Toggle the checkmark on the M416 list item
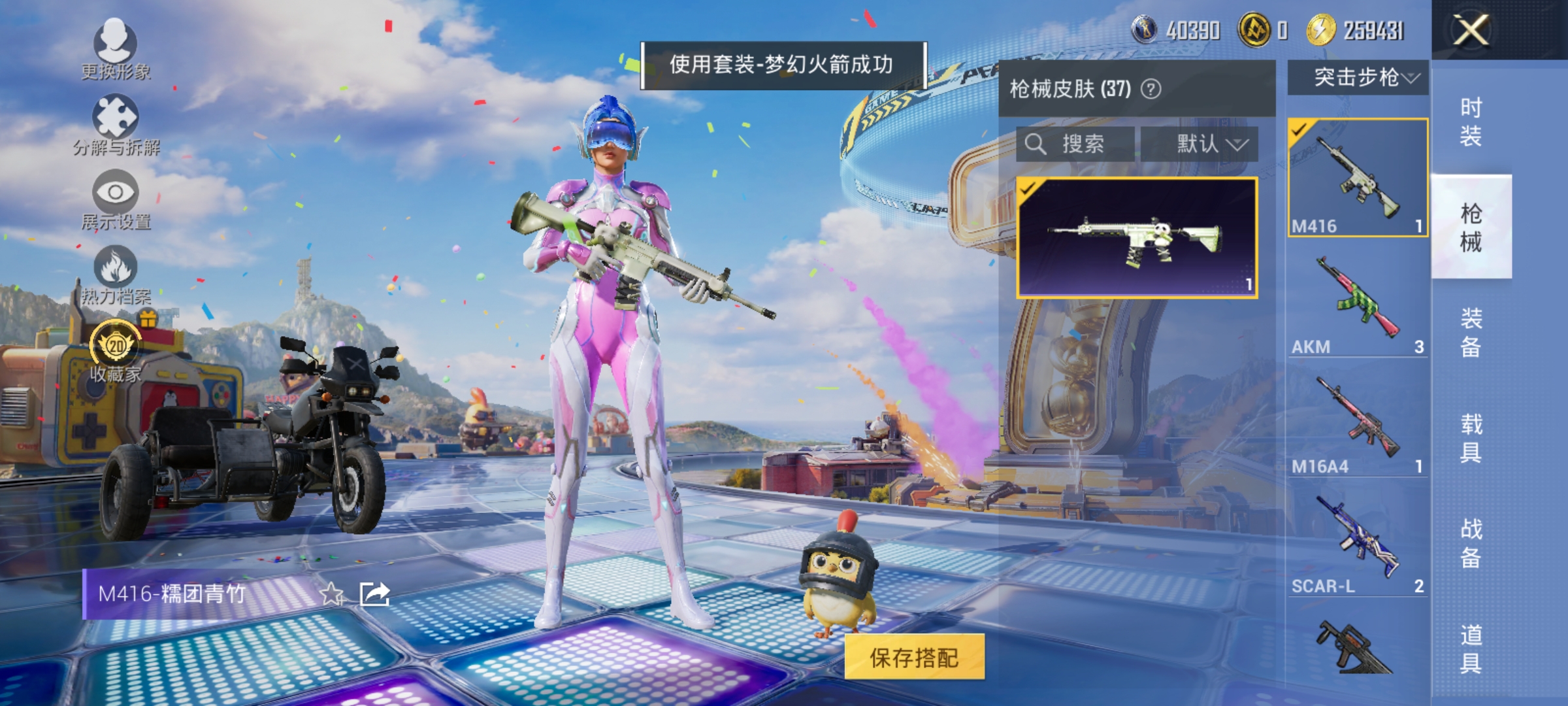Viewport: 1568px width, 706px height. (1299, 131)
